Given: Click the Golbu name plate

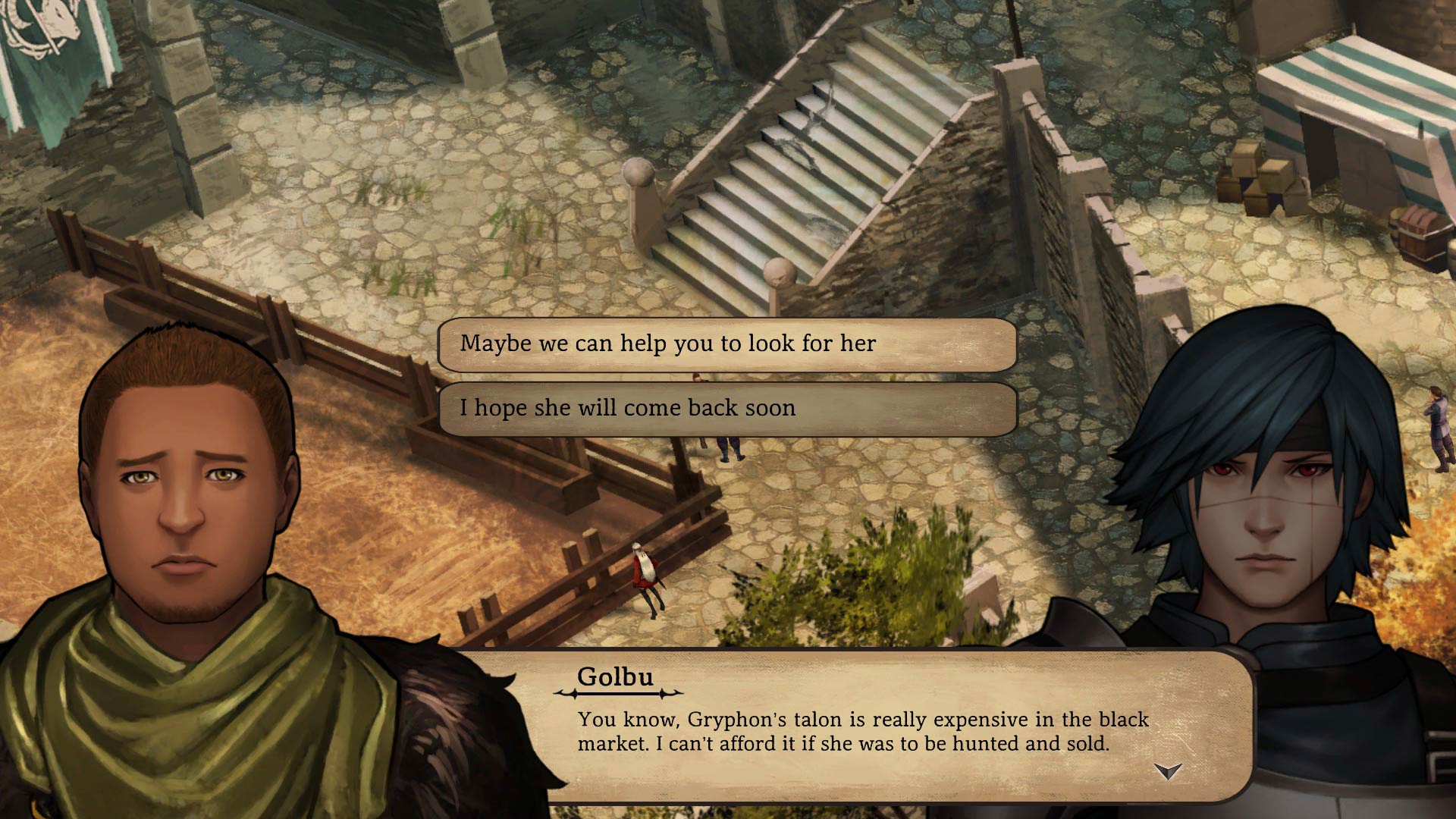Looking at the screenshot, I should coord(616,677).
